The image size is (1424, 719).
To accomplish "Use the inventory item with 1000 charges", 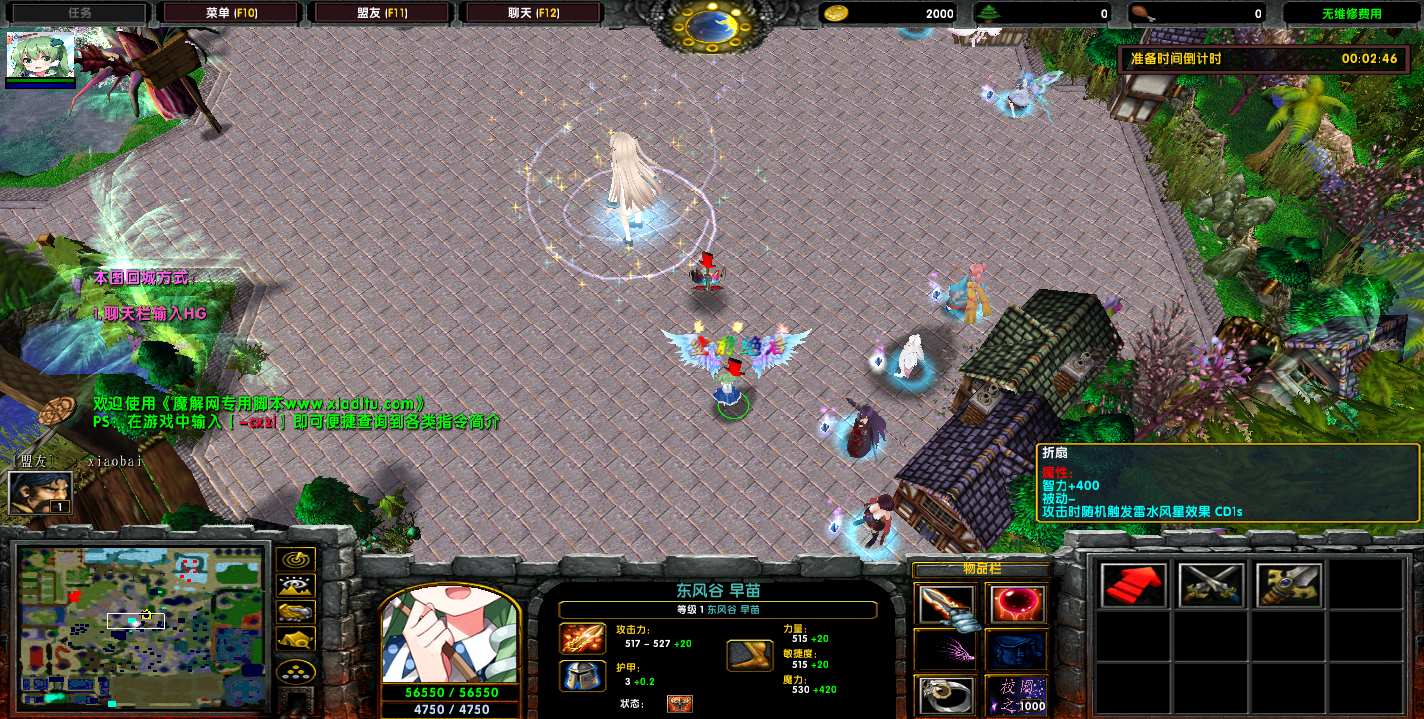I will [x=1016, y=694].
